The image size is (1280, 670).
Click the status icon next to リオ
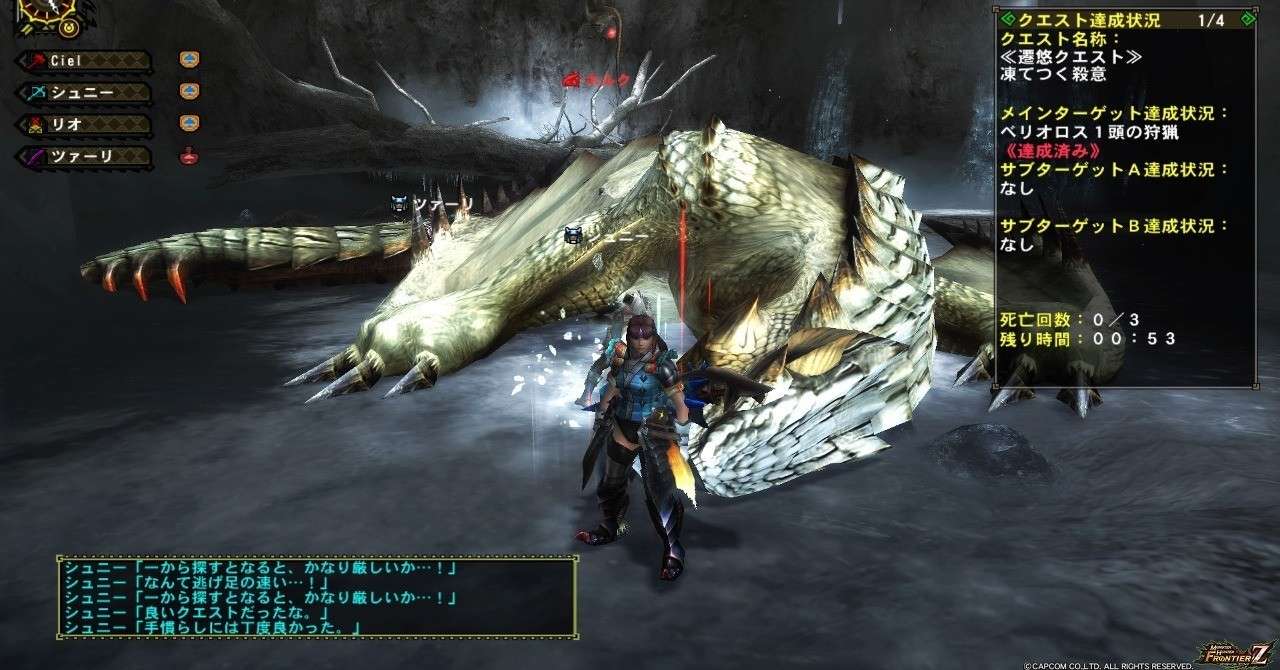189,124
